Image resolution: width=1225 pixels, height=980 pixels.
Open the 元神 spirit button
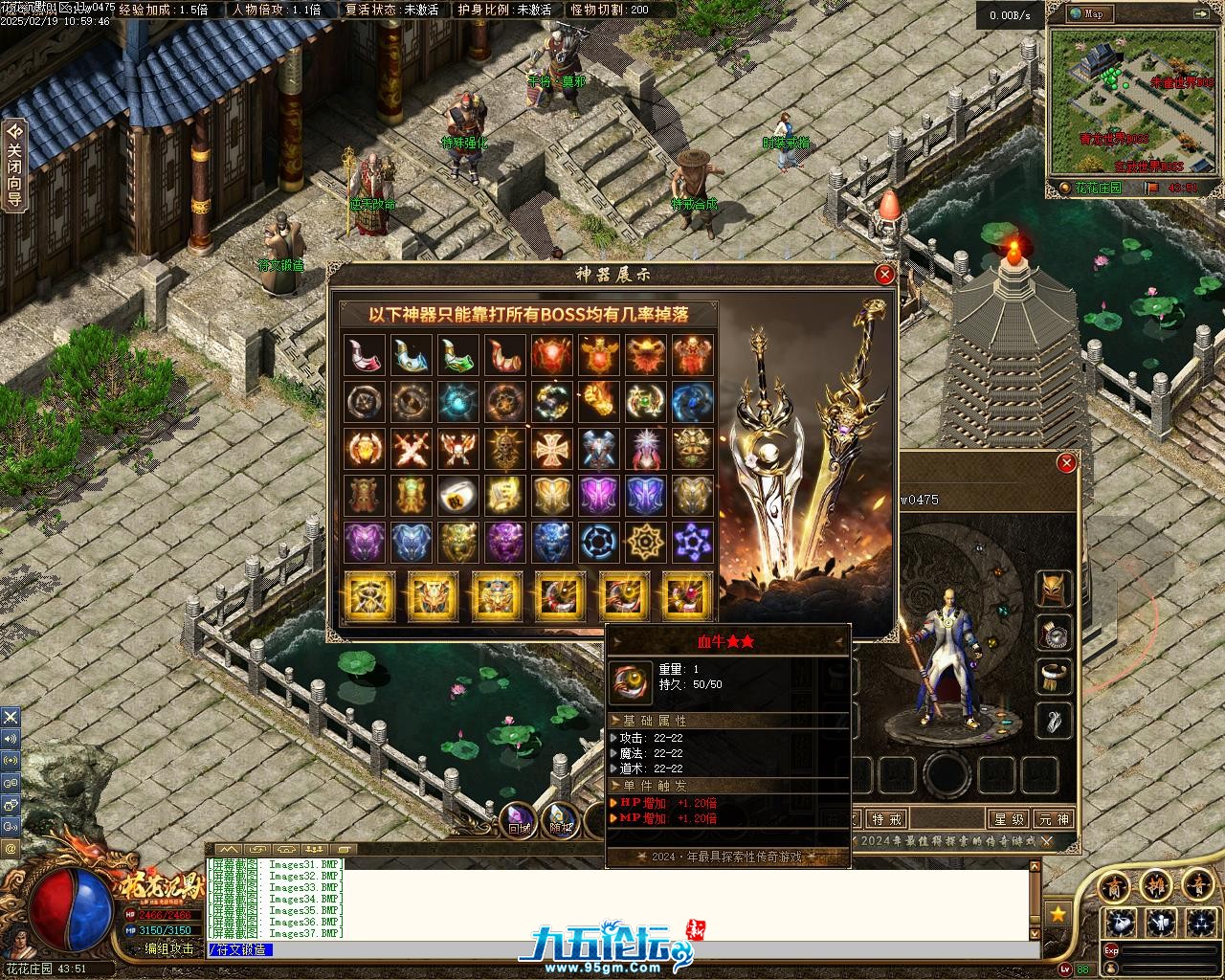[1054, 819]
